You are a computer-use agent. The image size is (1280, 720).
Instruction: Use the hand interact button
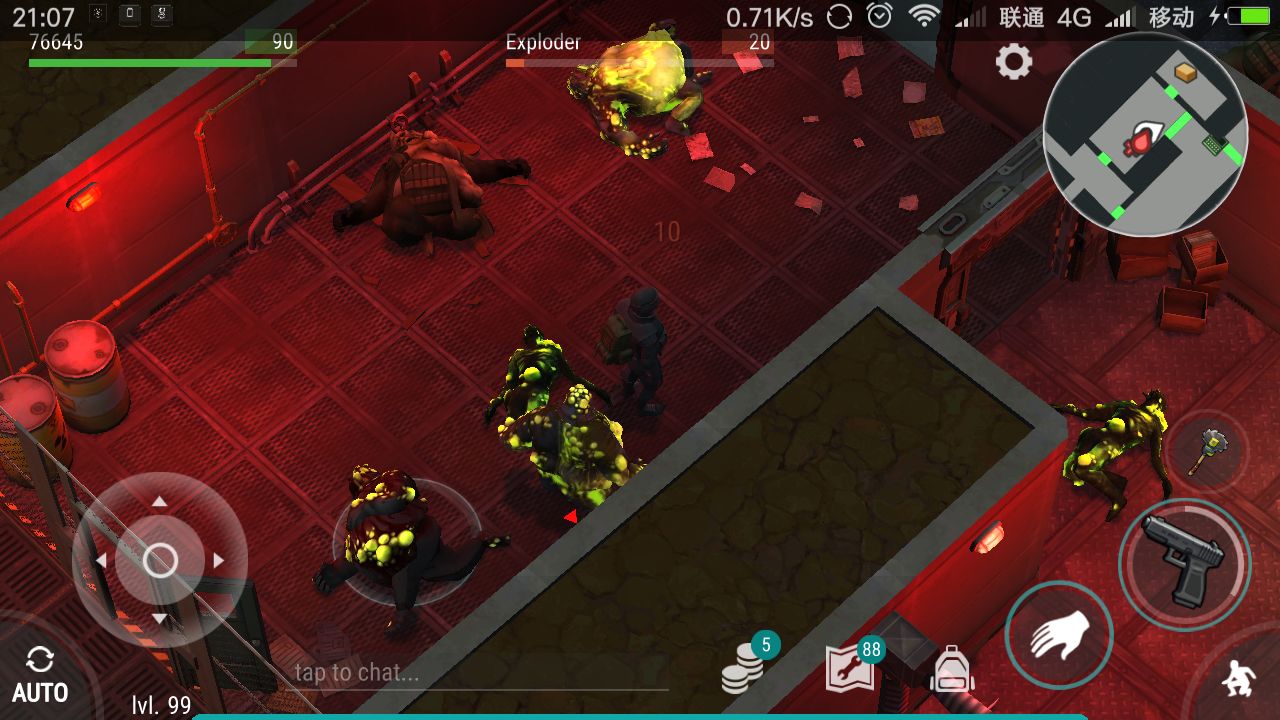click(1058, 636)
